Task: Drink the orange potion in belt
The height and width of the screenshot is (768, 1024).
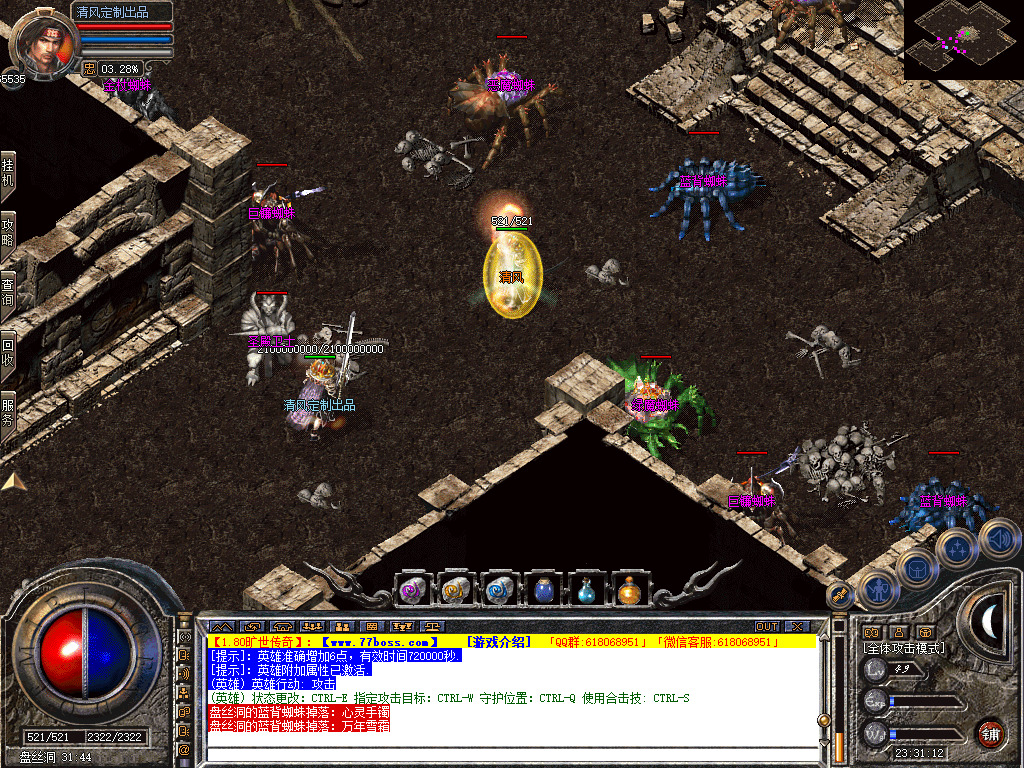Action: coord(629,590)
